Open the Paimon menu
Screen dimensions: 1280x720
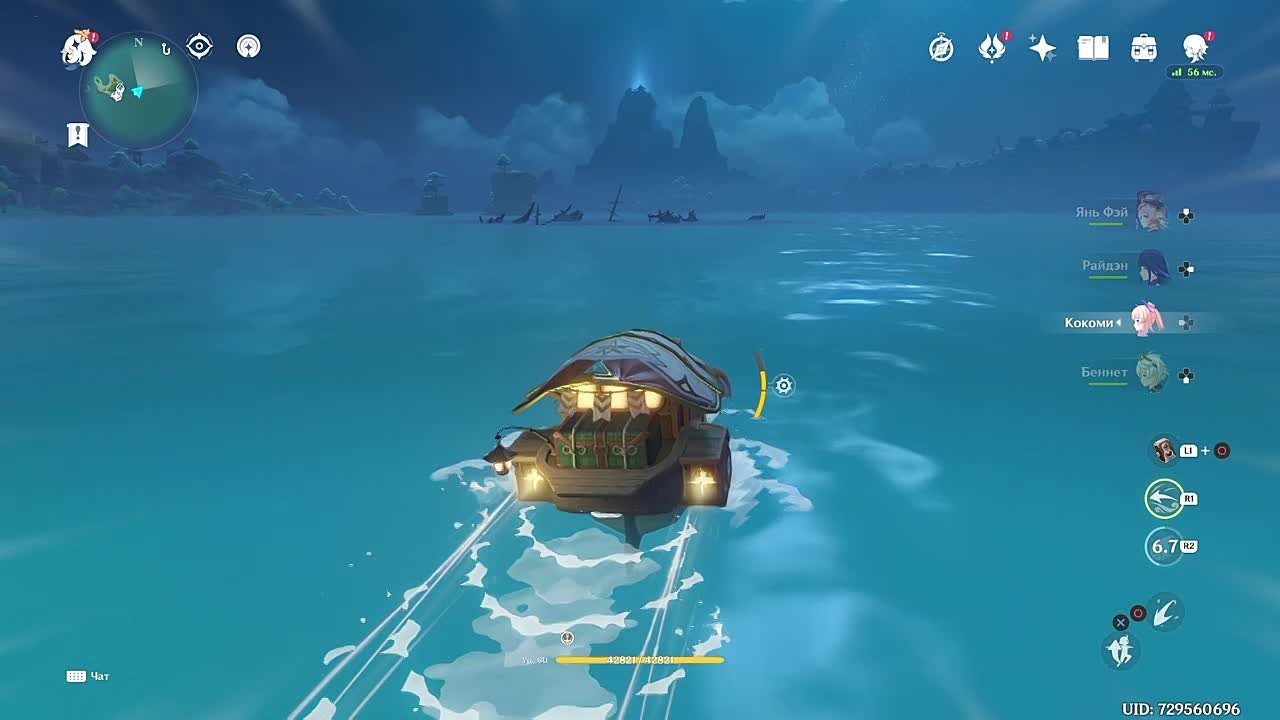pyautogui.click(x=76, y=48)
